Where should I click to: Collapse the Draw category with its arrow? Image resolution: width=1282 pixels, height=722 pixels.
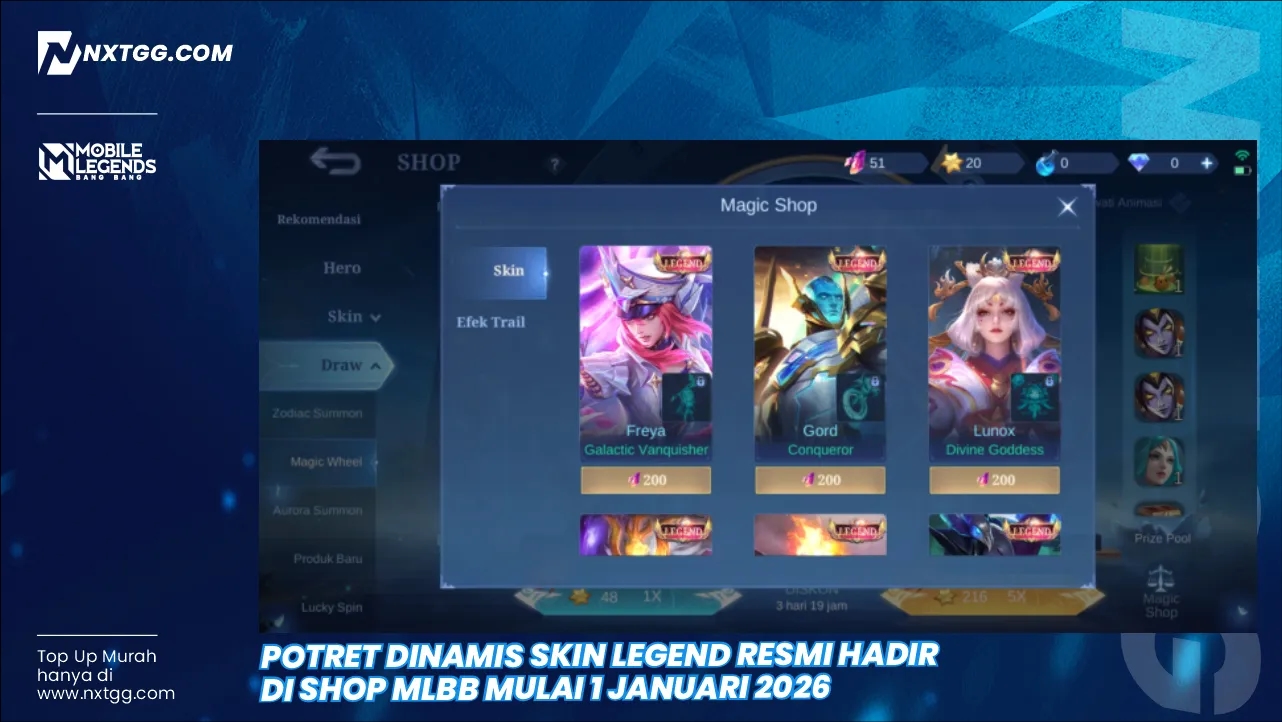click(x=376, y=365)
